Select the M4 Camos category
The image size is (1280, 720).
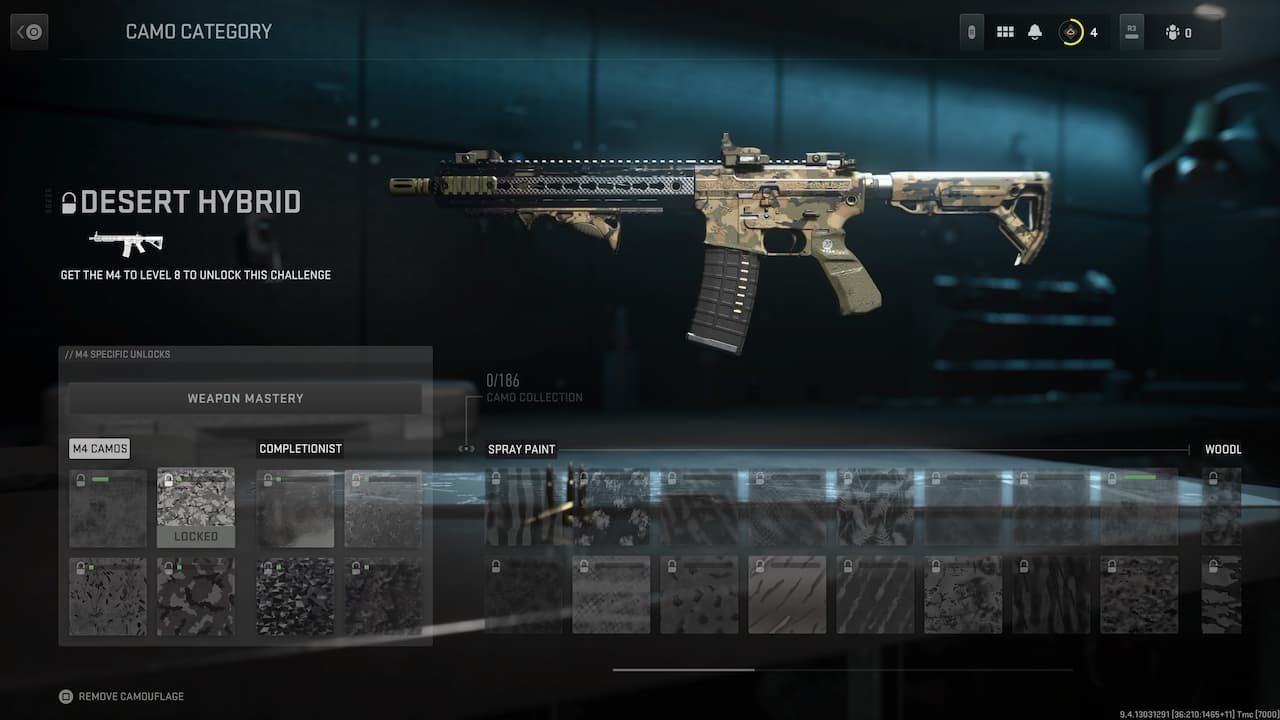point(99,449)
